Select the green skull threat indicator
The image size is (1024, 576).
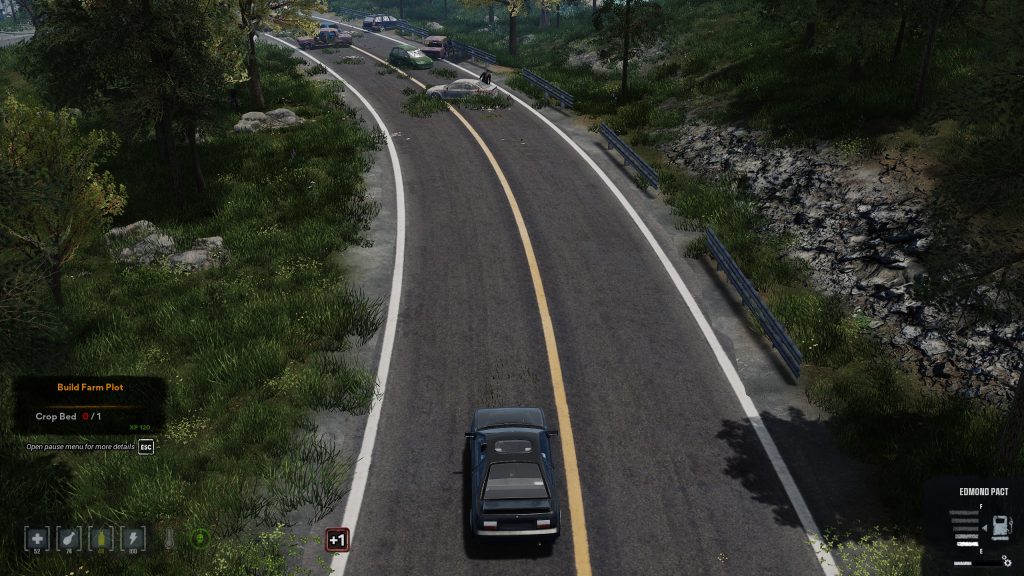pyautogui.click(x=200, y=538)
